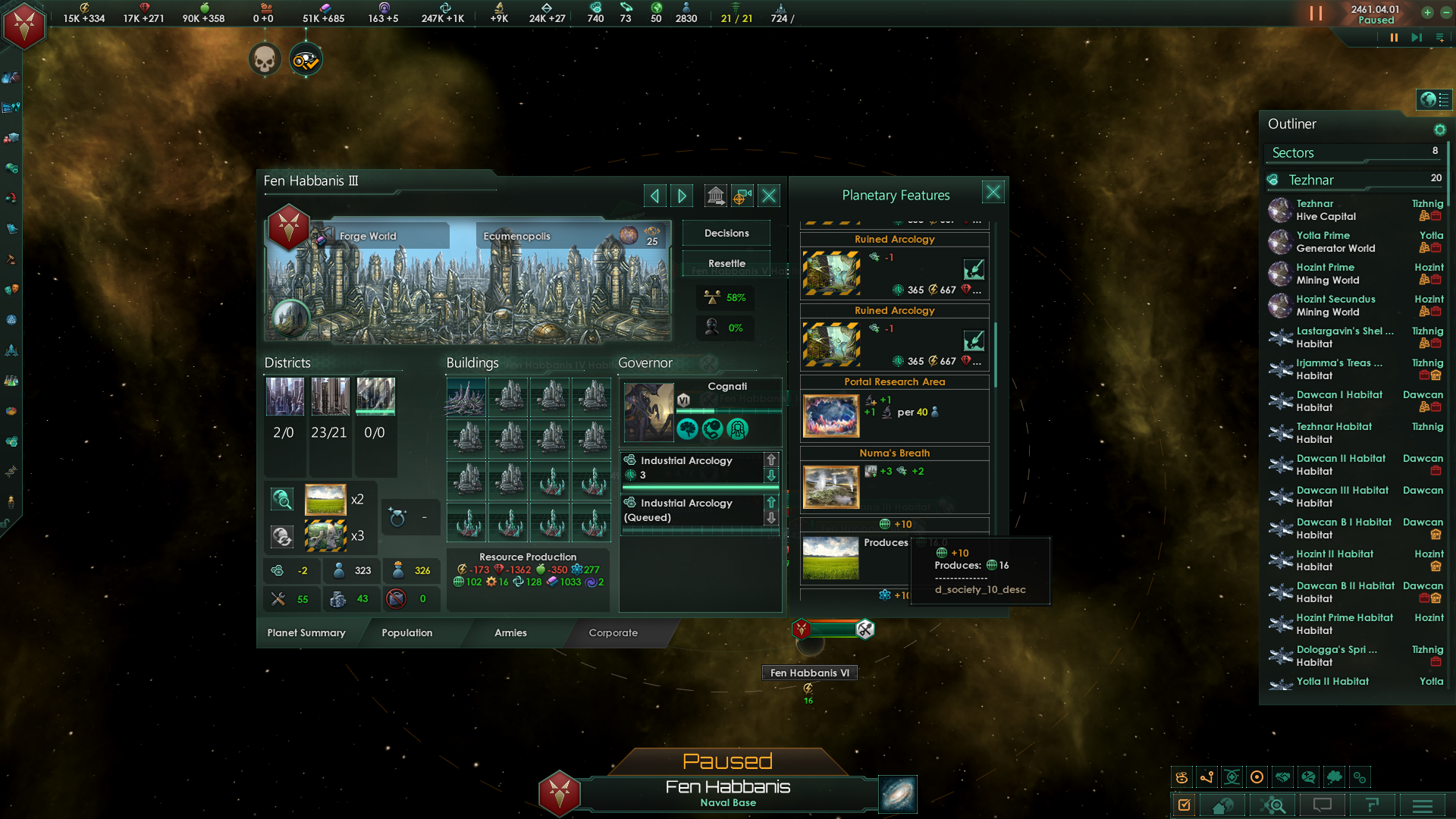Image resolution: width=1456 pixels, height=819 pixels.
Task: Clear the first Ruined Arcology blocker
Action: click(x=974, y=269)
